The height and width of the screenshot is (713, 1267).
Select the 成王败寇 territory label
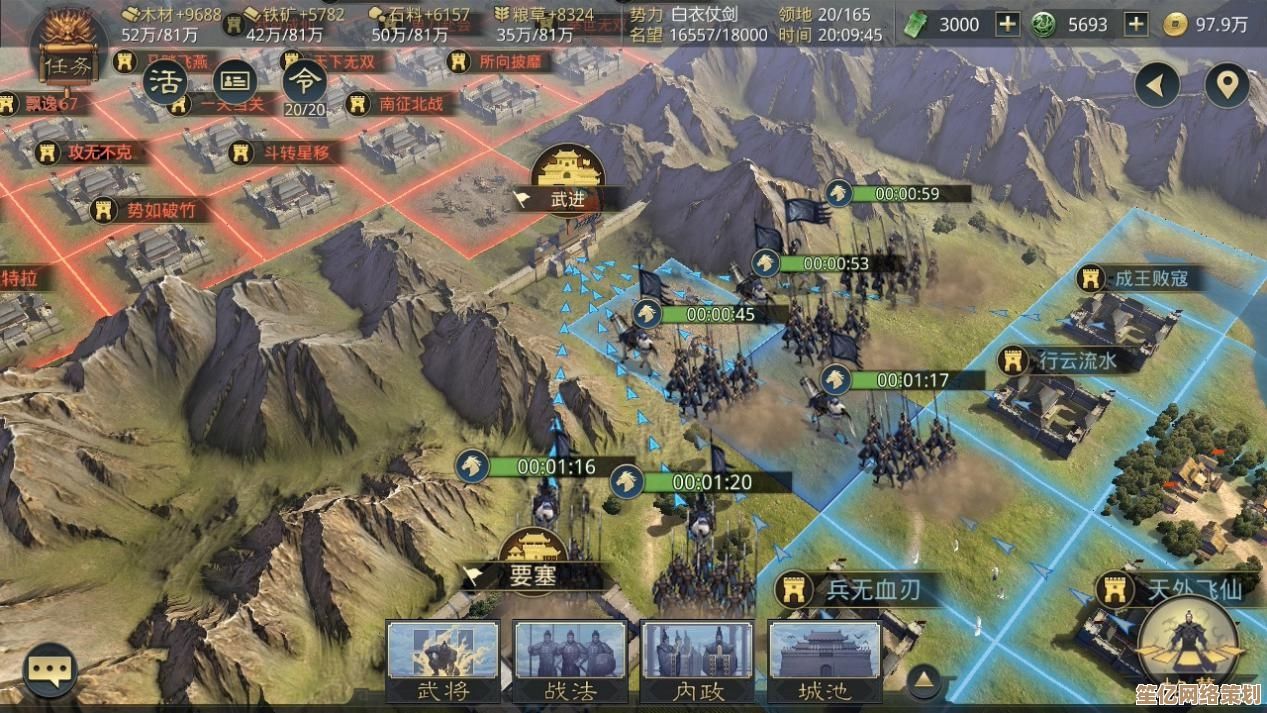pyautogui.click(x=1150, y=278)
